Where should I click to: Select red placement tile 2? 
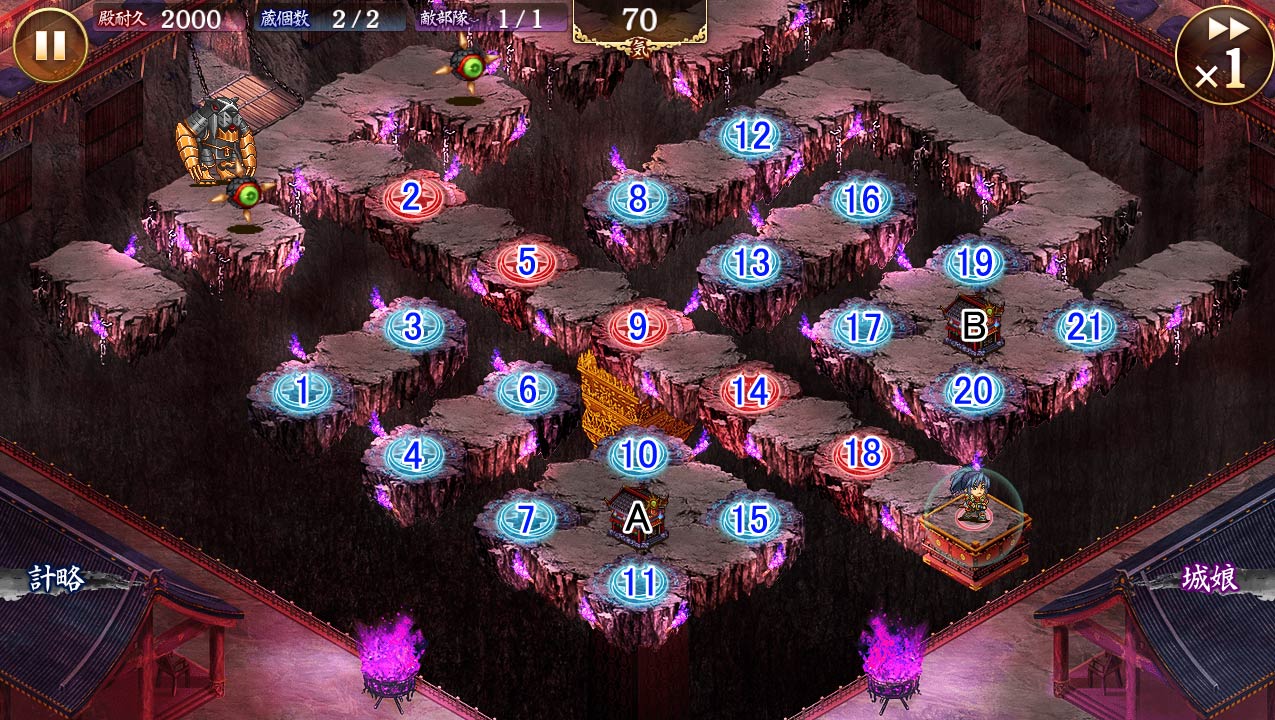point(412,199)
